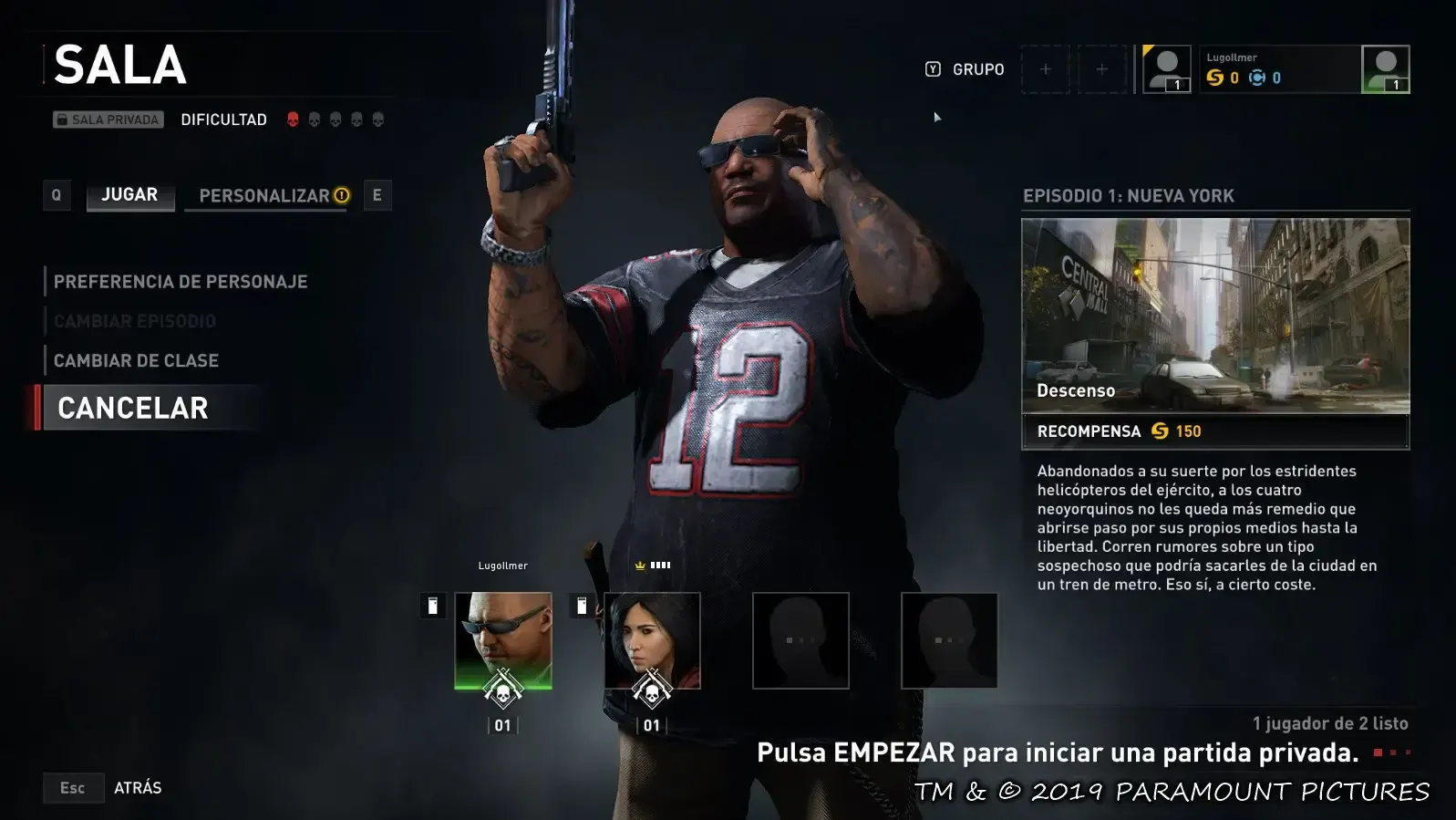Adjust the DIFICULTAD skull rating
The width and height of the screenshot is (1456, 820).
tap(335, 119)
